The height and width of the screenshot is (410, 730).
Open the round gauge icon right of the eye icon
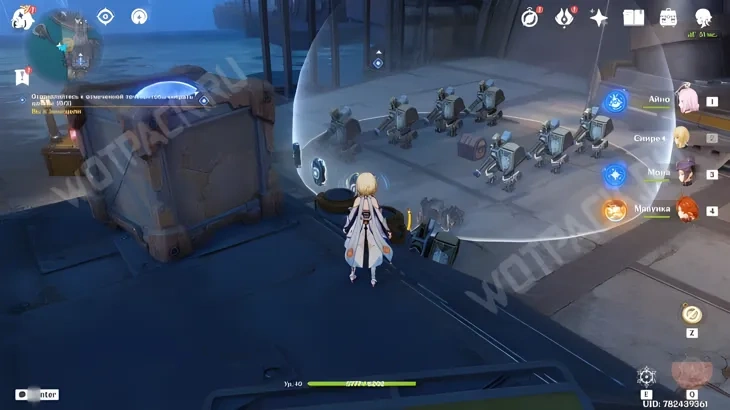point(139,16)
